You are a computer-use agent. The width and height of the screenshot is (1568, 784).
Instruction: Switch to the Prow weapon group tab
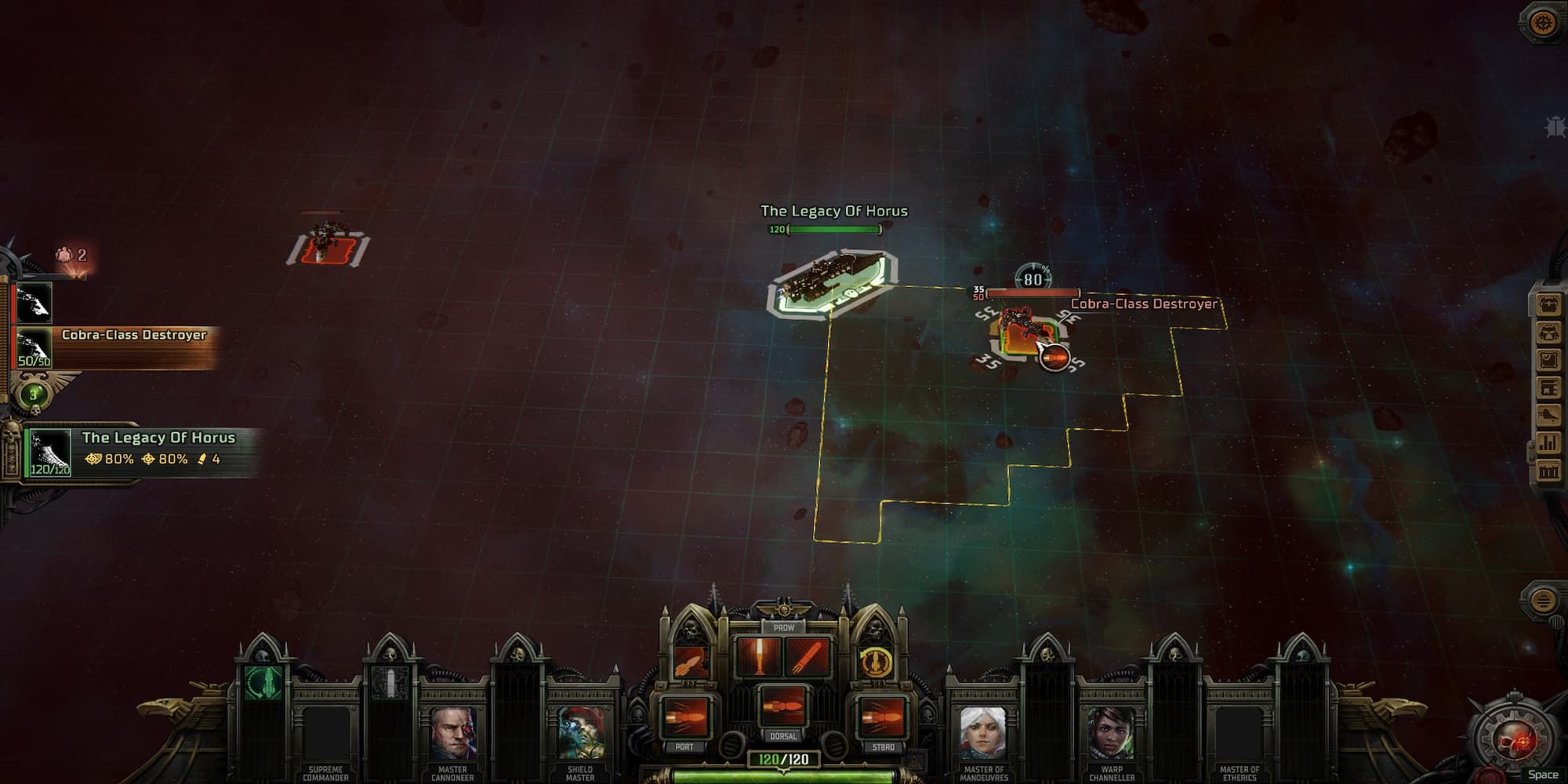click(x=784, y=628)
